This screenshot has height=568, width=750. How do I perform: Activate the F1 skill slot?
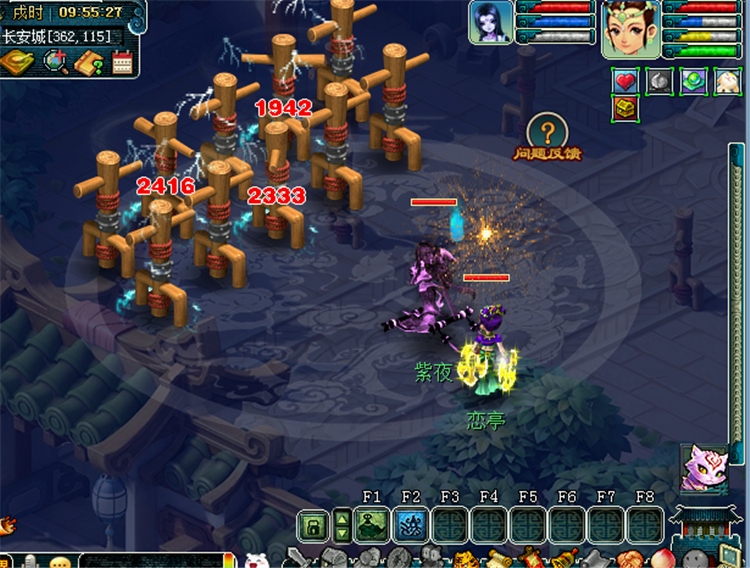[x=372, y=524]
